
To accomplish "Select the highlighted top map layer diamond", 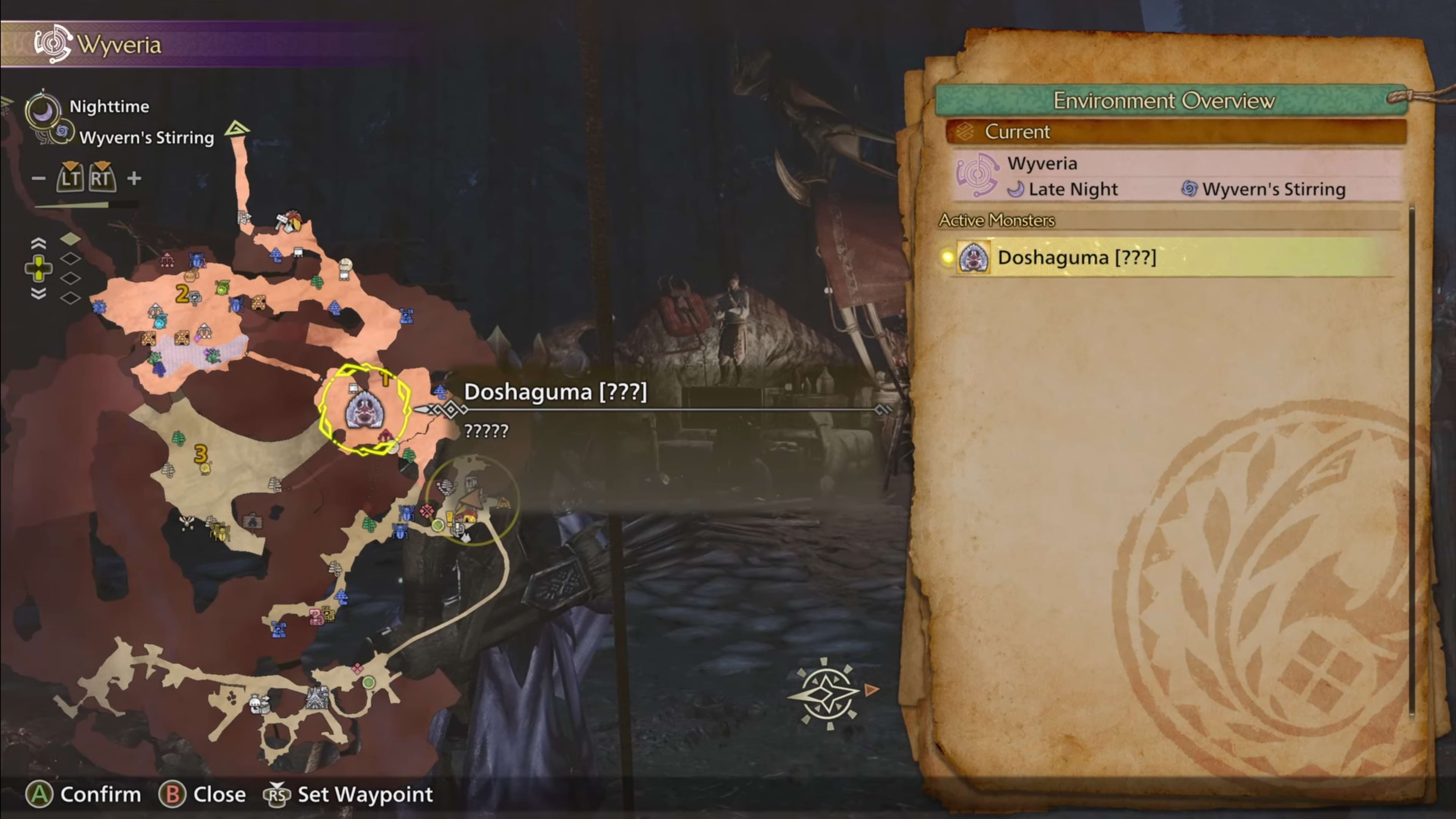I will click(x=71, y=239).
